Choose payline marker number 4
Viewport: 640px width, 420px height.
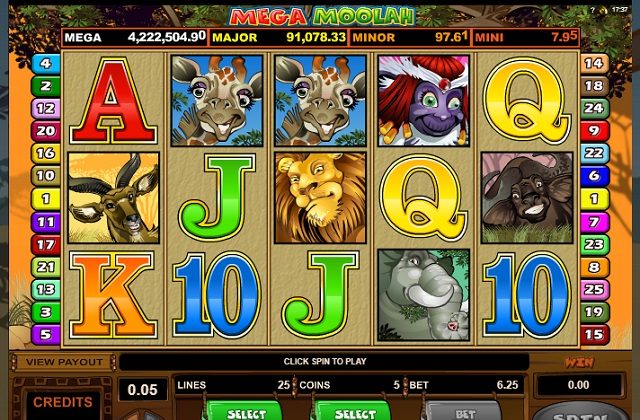click(46, 62)
